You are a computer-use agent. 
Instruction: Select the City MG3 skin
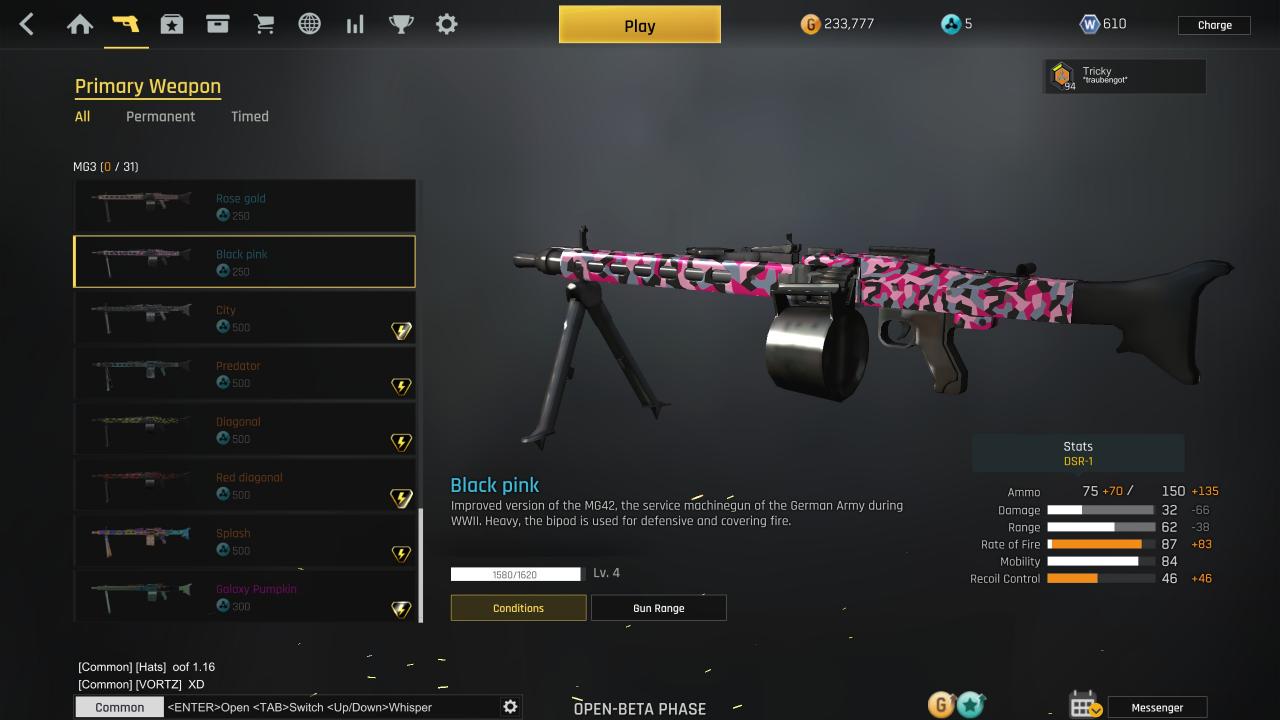[x=244, y=318]
